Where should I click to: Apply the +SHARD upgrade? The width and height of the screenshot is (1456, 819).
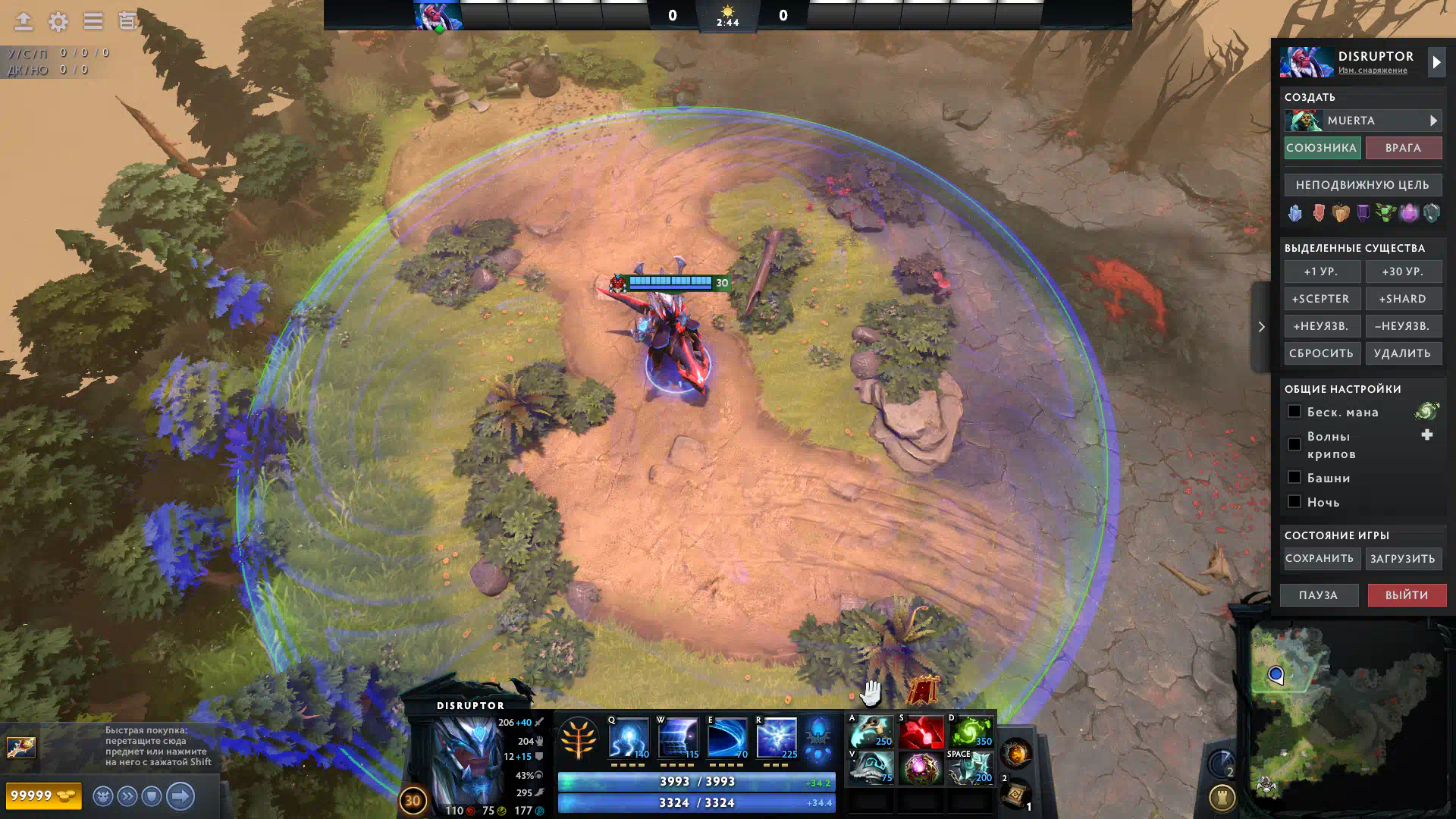[1403, 299]
